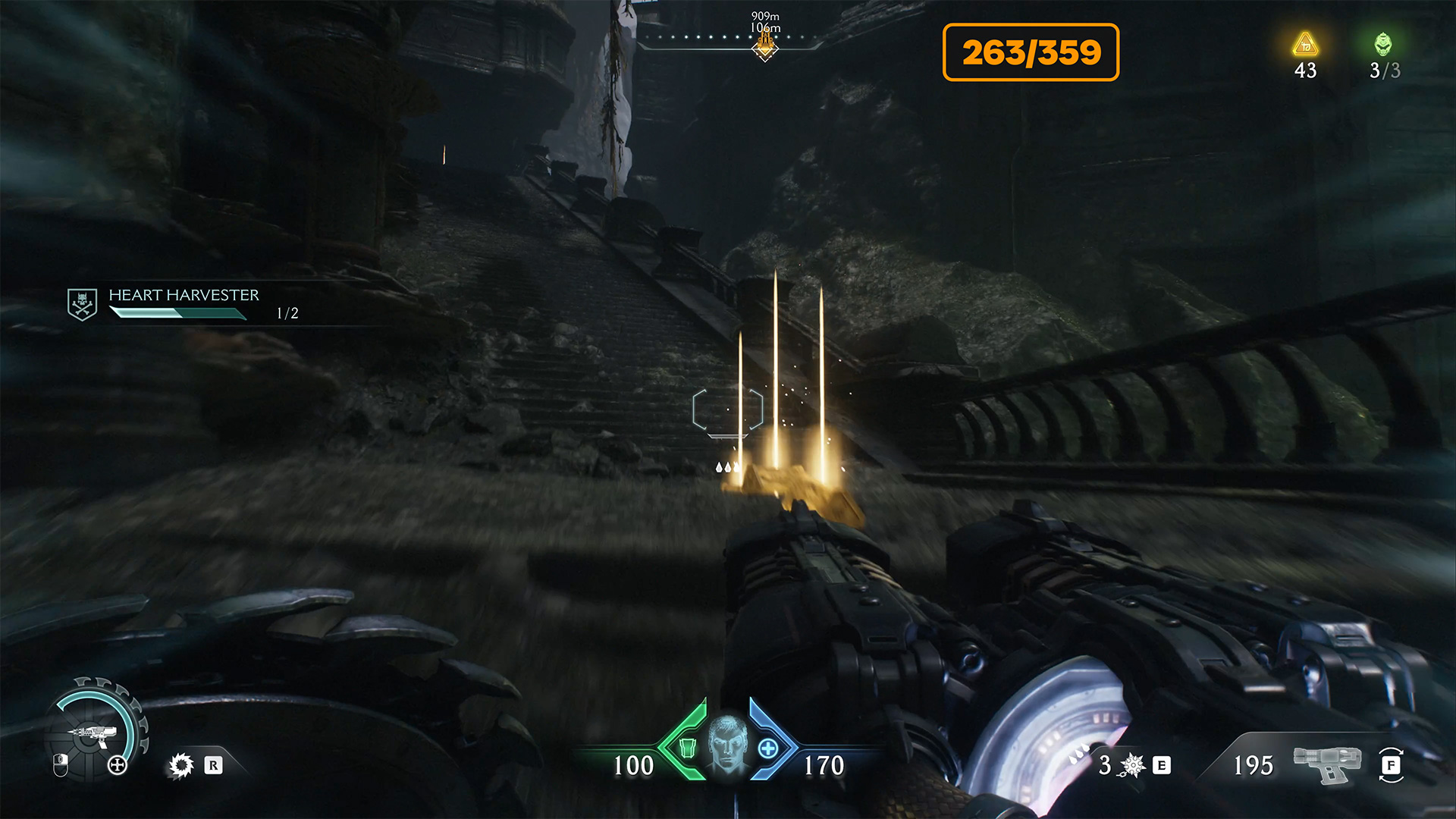The height and width of the screenshot is (819, 1456).
Task: Click the green extra-life skull icon
Action: pyautogui.click(x=1383, y=45)
